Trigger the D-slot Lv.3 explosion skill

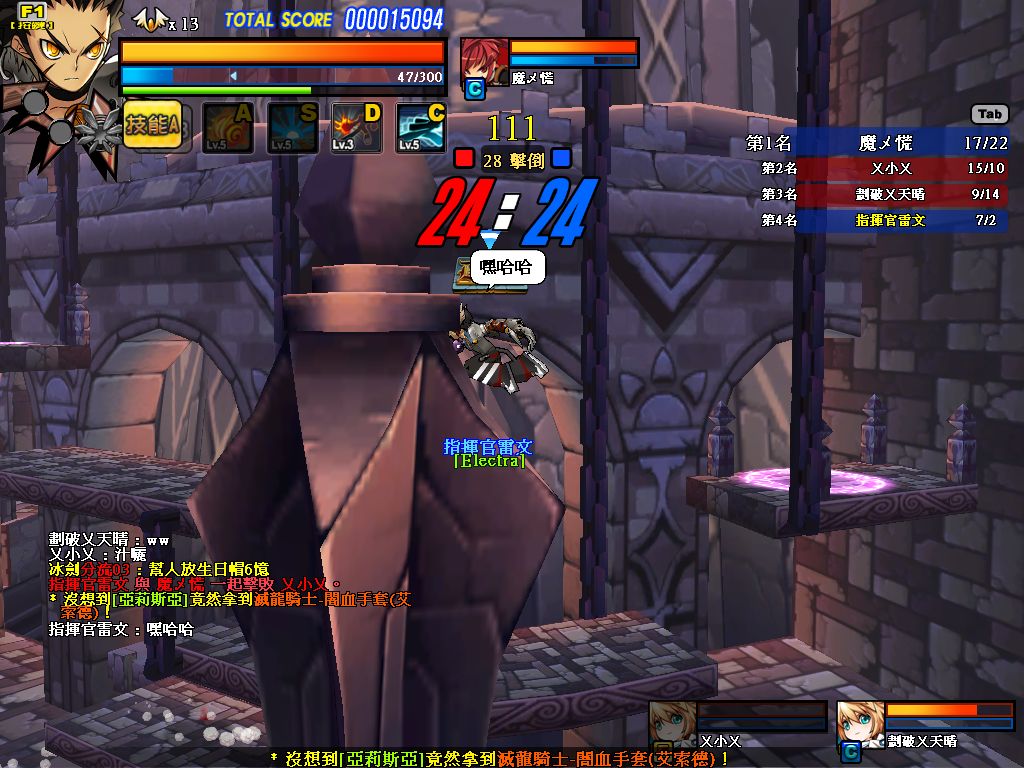pos(357,129)
